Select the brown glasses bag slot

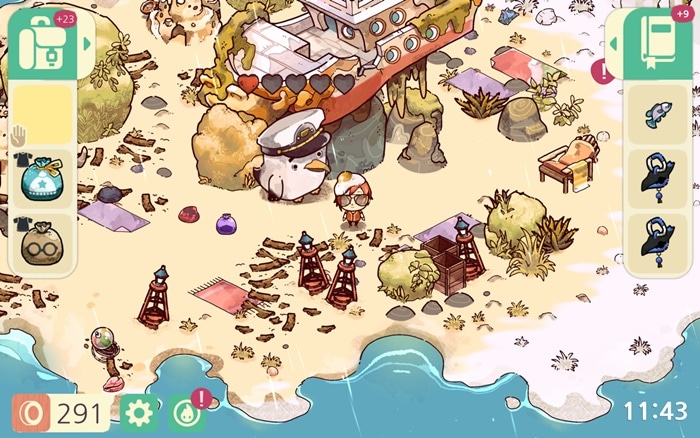point(43,245)
